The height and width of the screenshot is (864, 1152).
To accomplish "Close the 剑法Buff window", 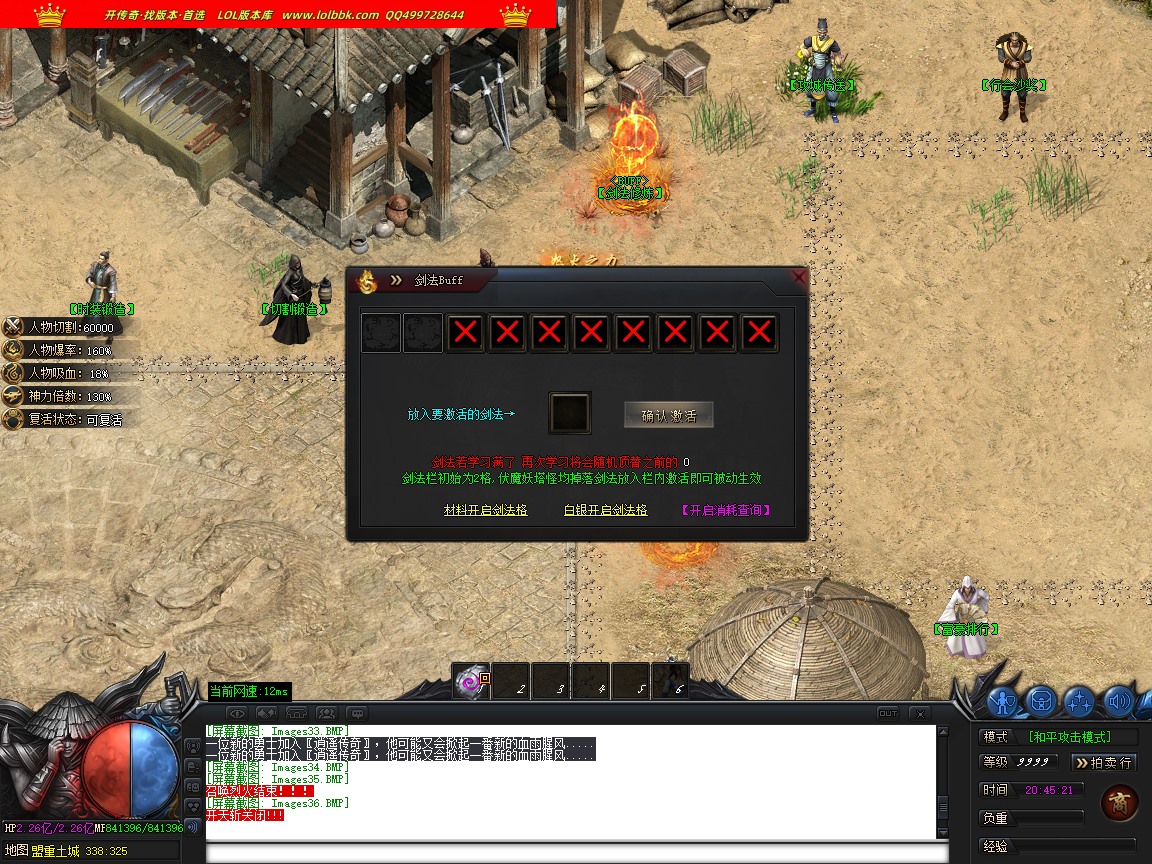I will pyautogui.click(x=798, y=277).
